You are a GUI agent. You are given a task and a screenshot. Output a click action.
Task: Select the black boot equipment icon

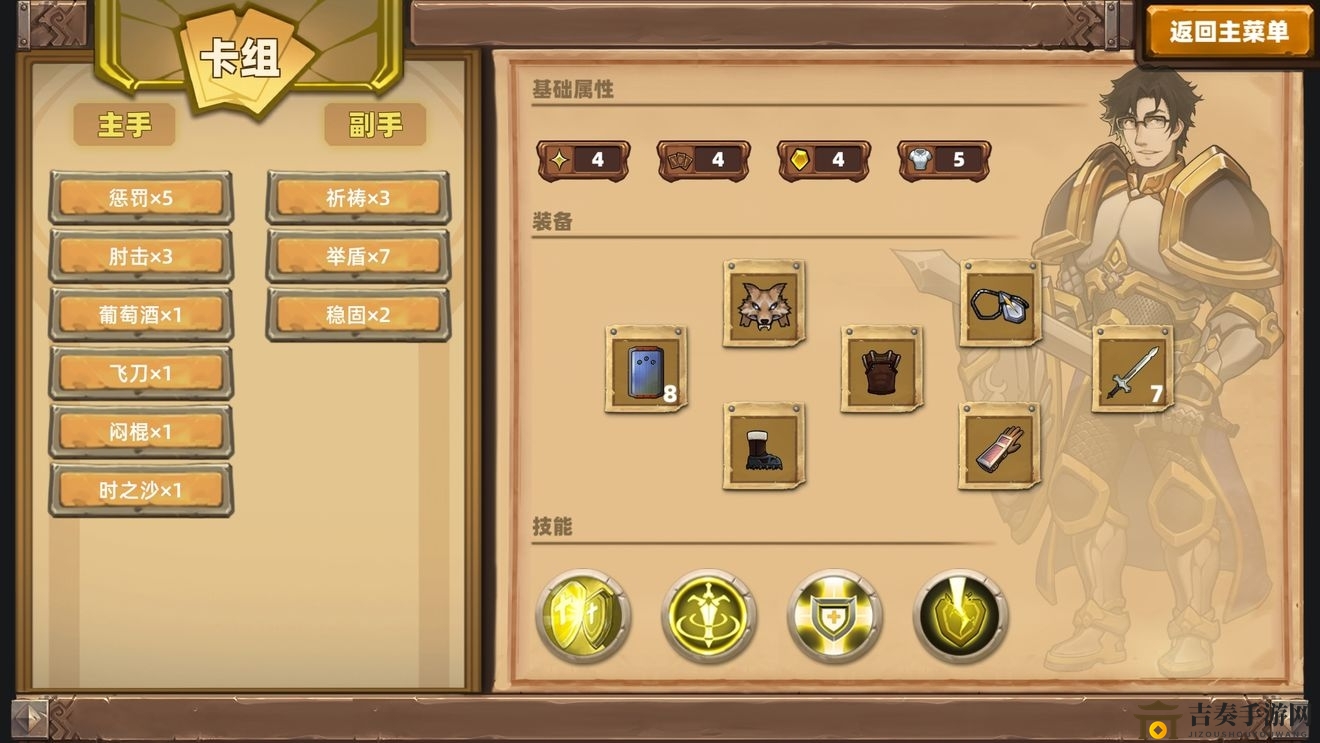tap(763, 447)
